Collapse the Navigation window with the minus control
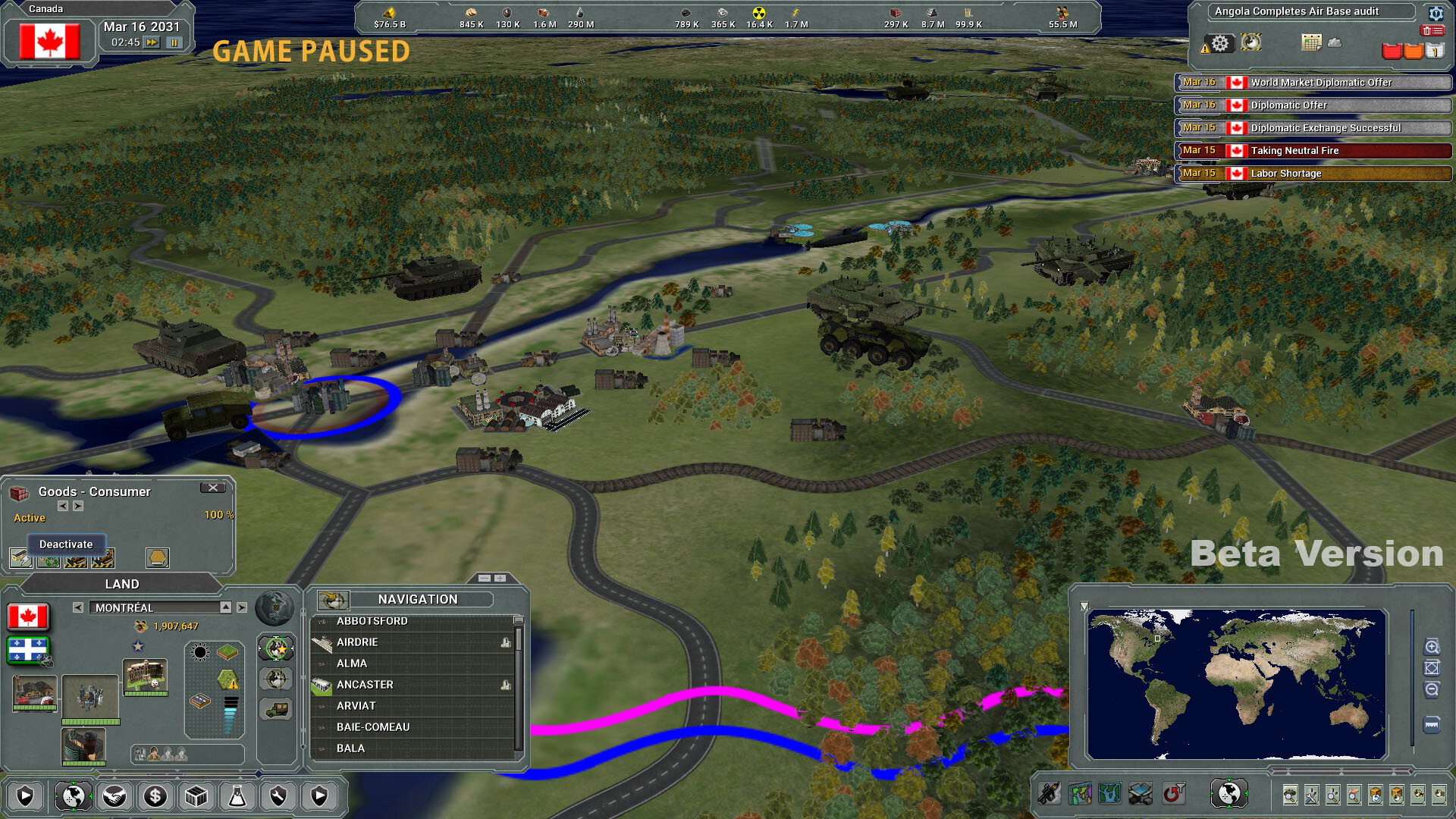This screenshot has width=1456, height=819. pyautogui.click(x=483, y=577)
